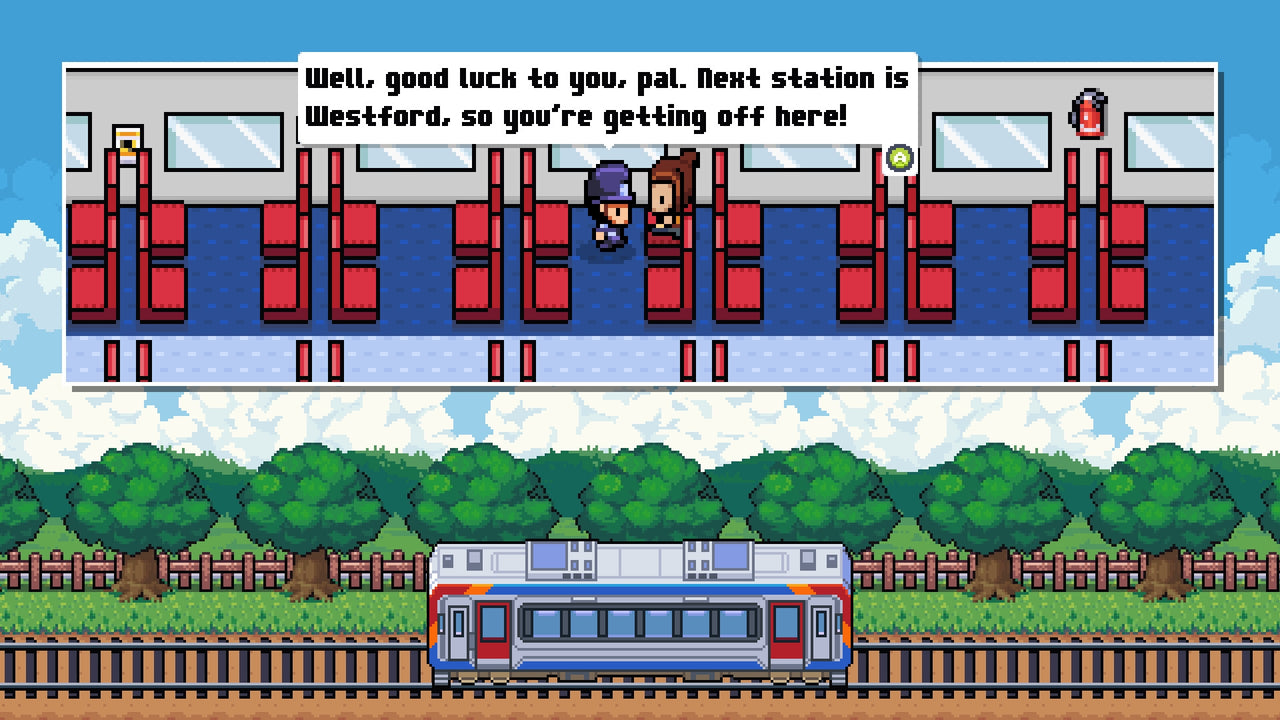Click the red fire extinguisher on the wall

pos(1090,113)
